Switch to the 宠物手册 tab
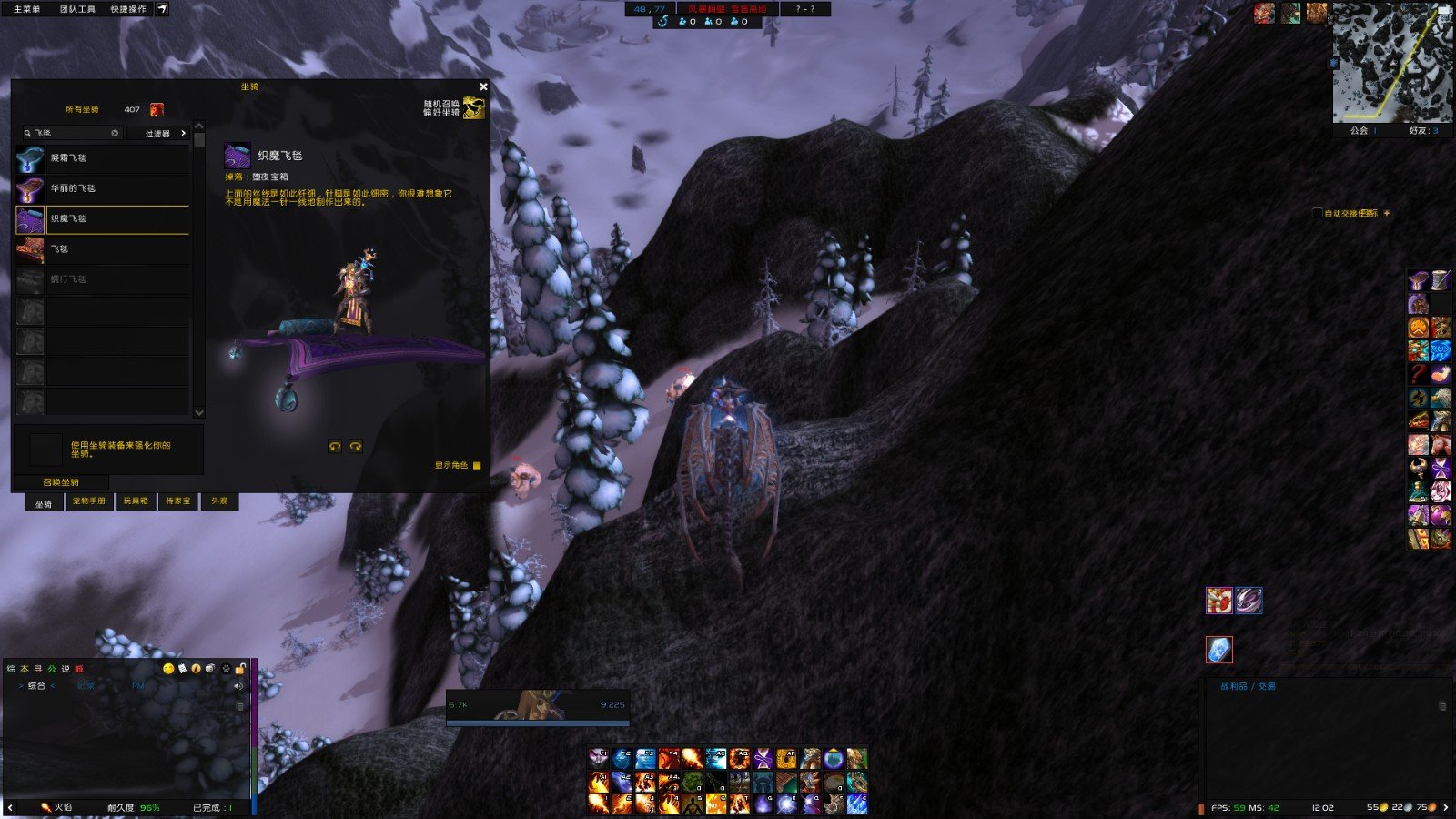 coord(88,501)
